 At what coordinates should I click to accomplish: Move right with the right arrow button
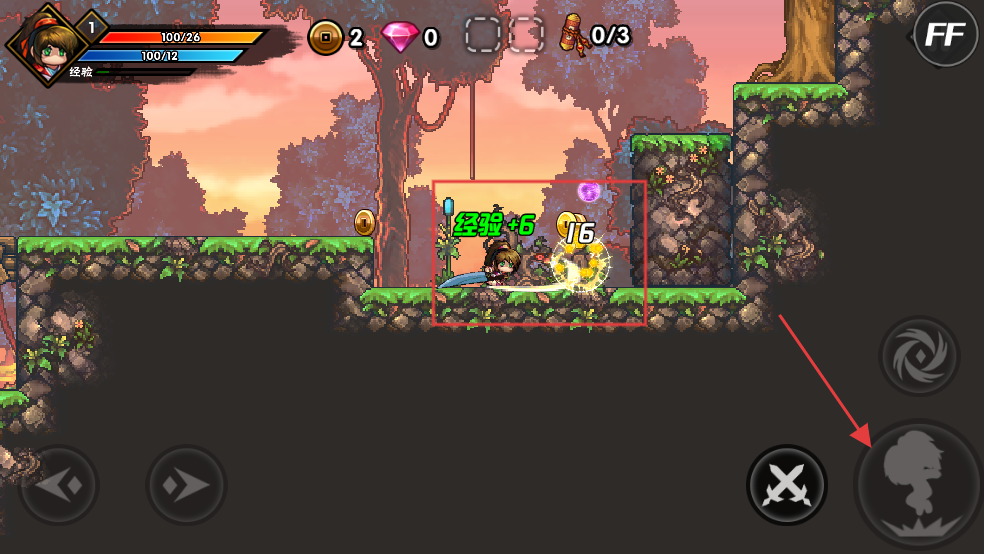tap(187, 486)
